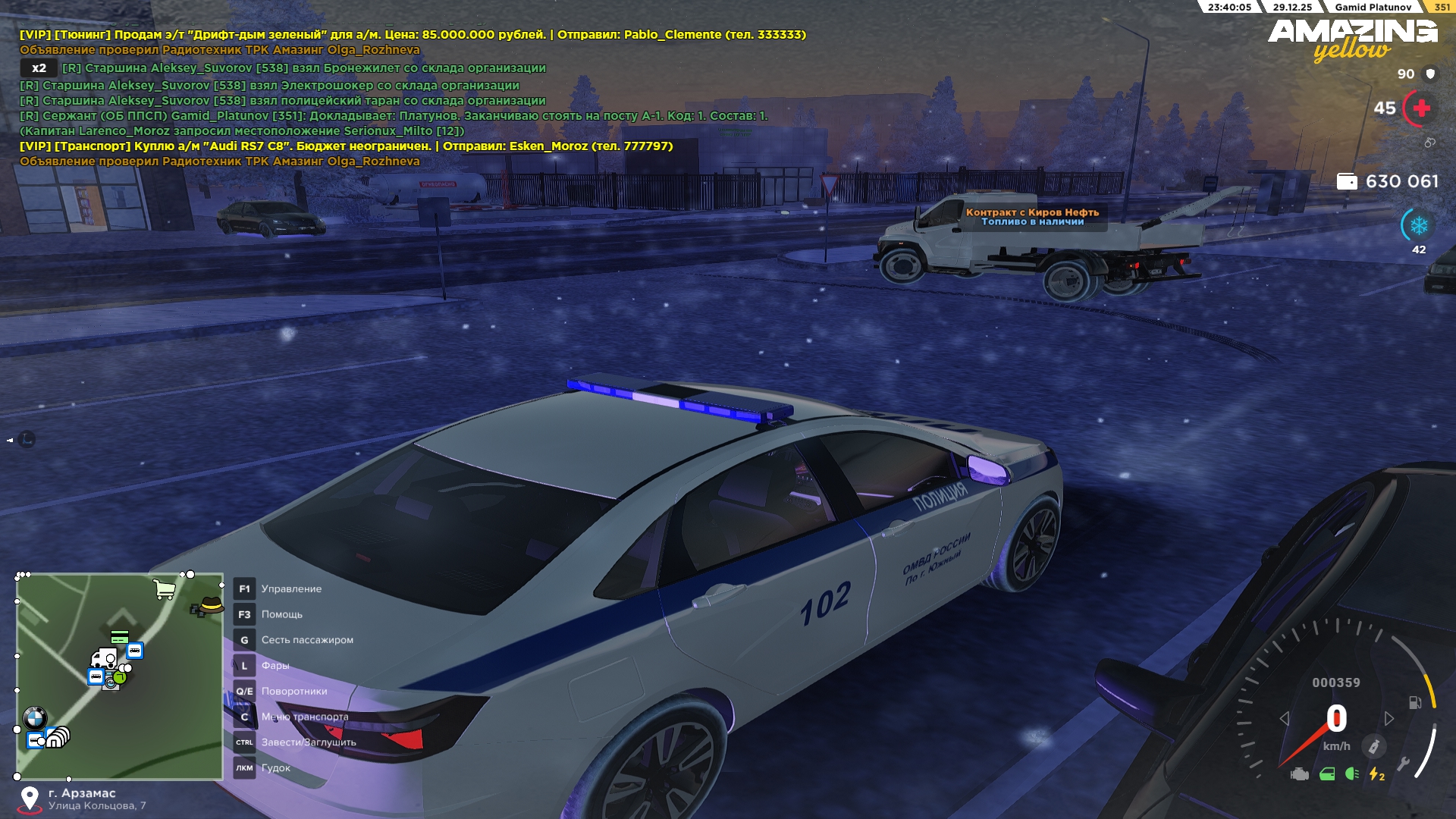Click the location pin beside г. Арзамас

pos(30,799)
